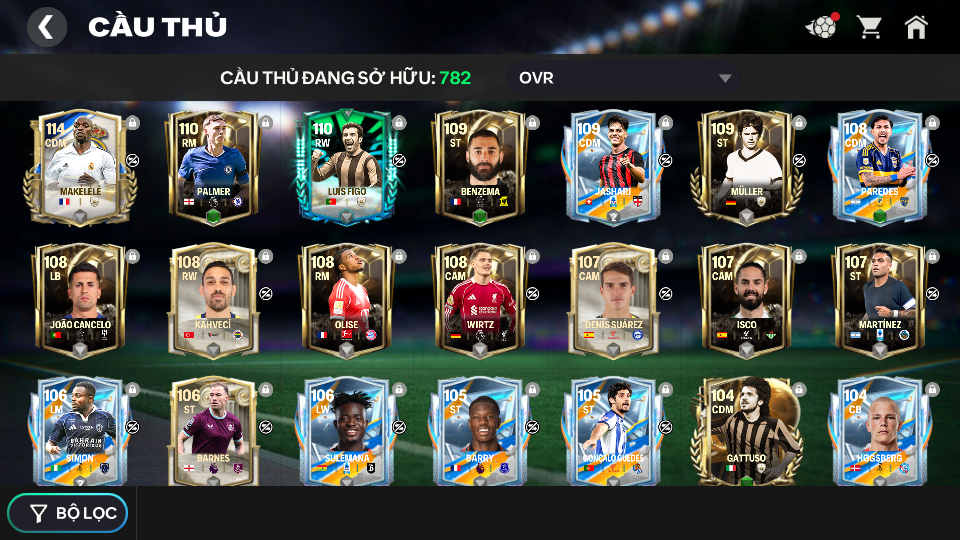The width and height of the screenshot is (960, 540).
Task: Select the Isco 107 CAM card
Action: click(746, 300)
